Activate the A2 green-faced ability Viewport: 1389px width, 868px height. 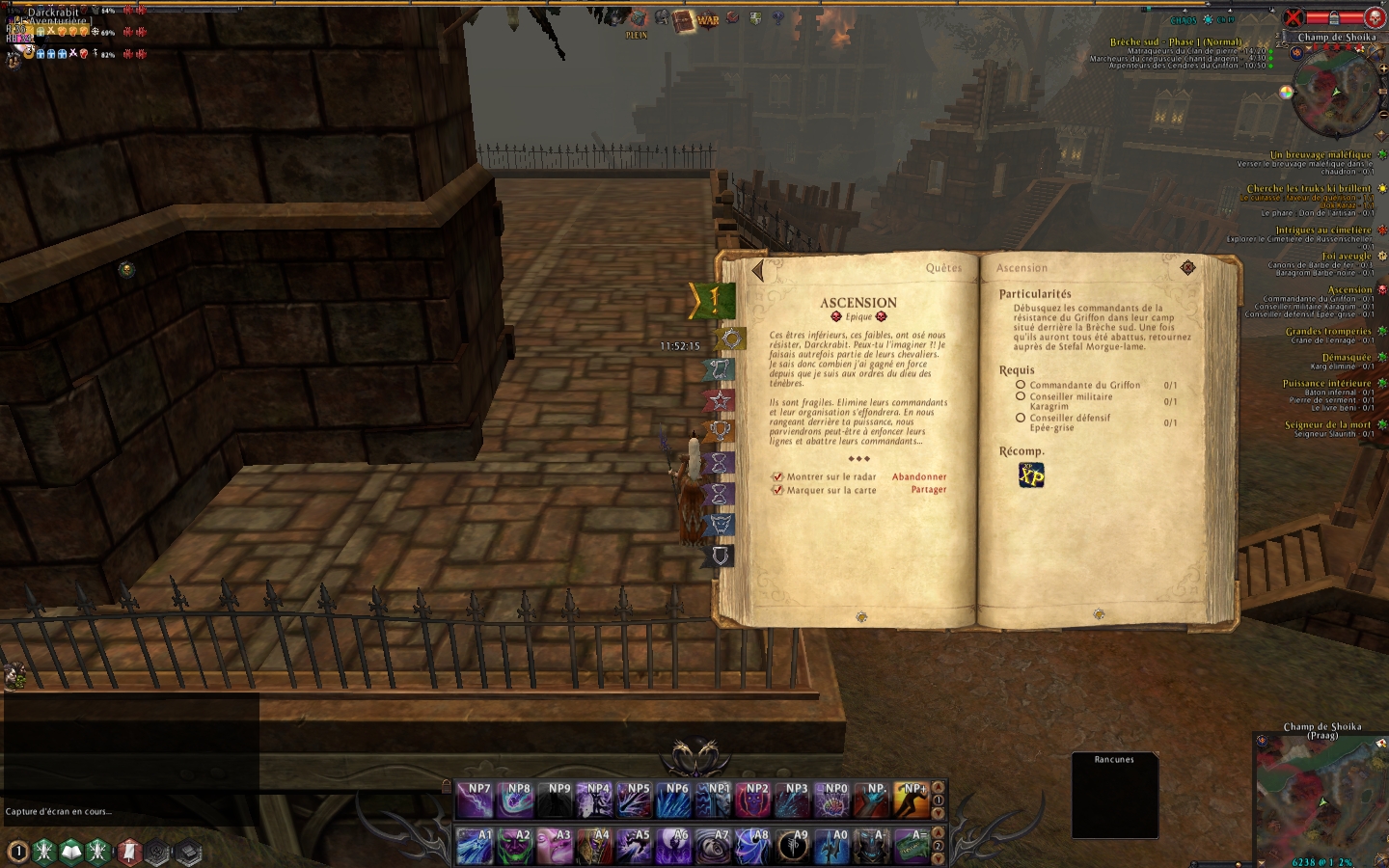[515, 846]
